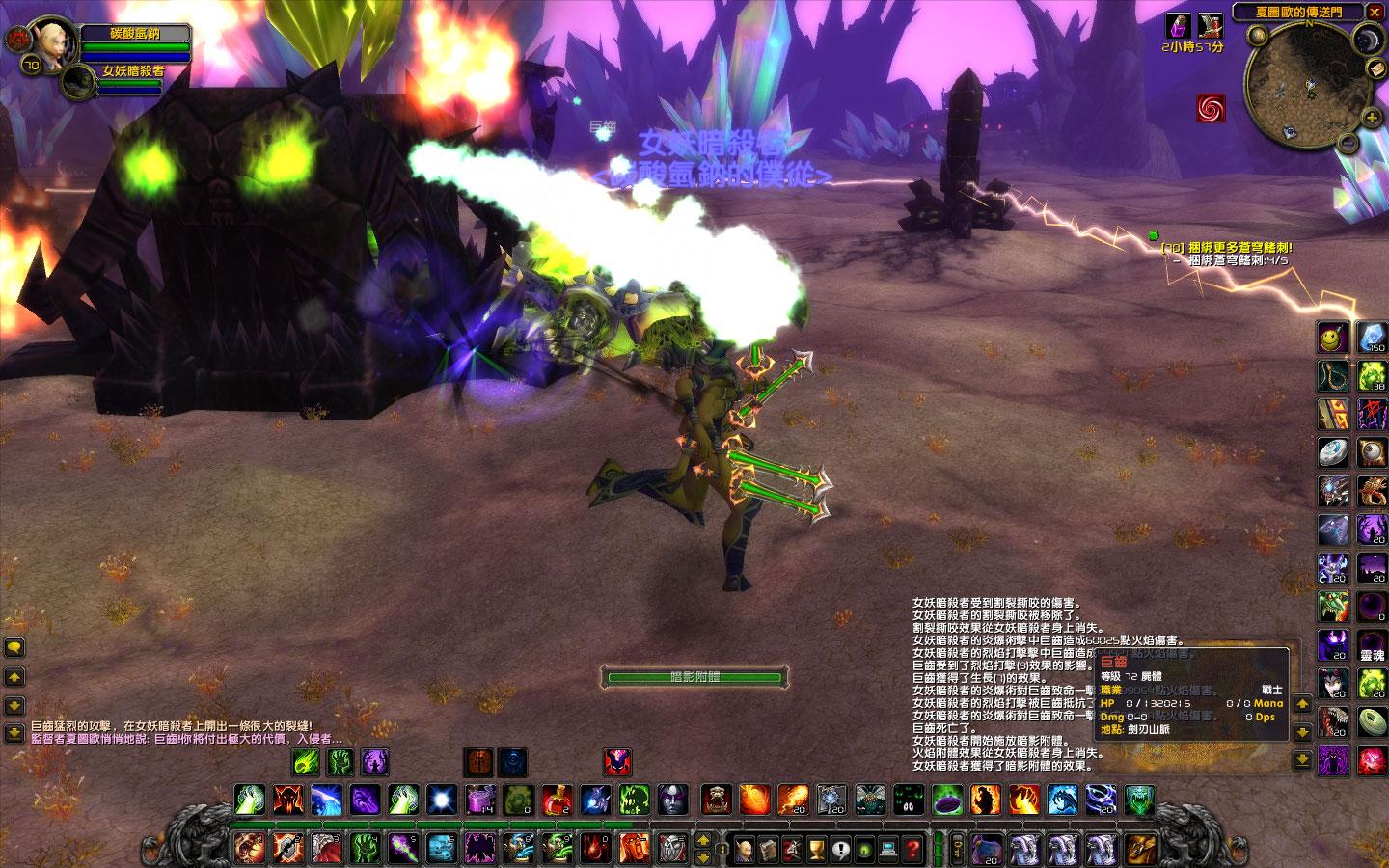Activate the white starburst spell icon
Viewport: 1389px width, 868px height.
point(441,800)
